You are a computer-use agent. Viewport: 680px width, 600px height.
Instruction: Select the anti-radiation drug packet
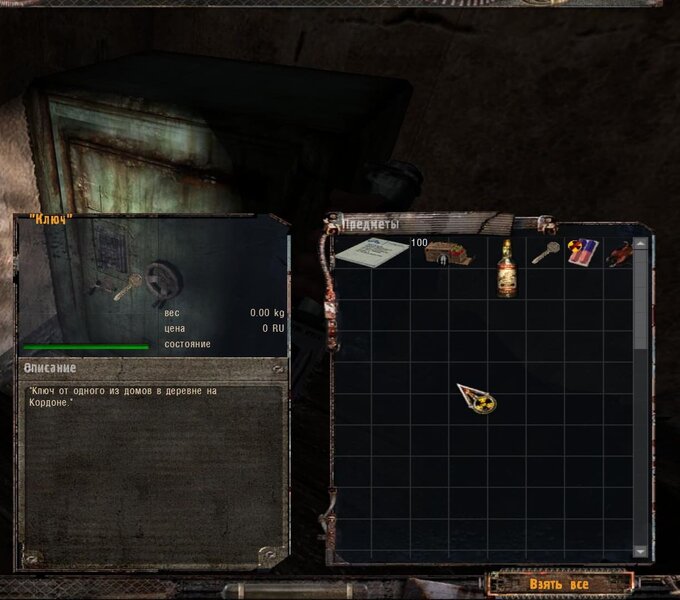(x=583, y=252)
